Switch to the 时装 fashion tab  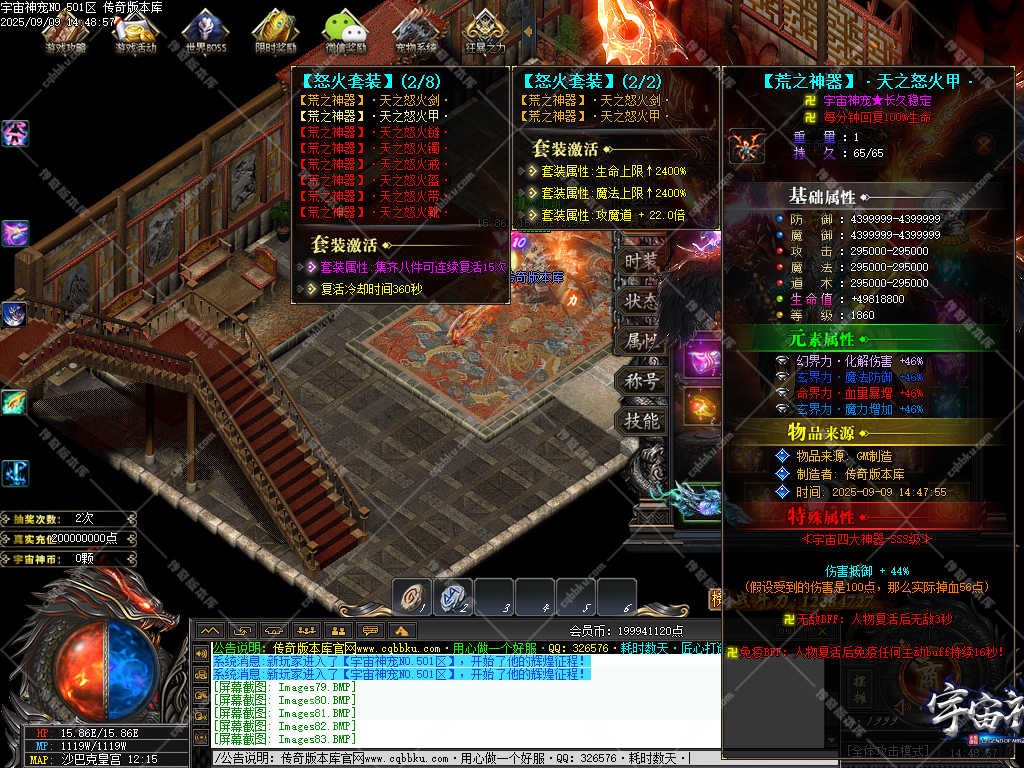coord(641,260)
